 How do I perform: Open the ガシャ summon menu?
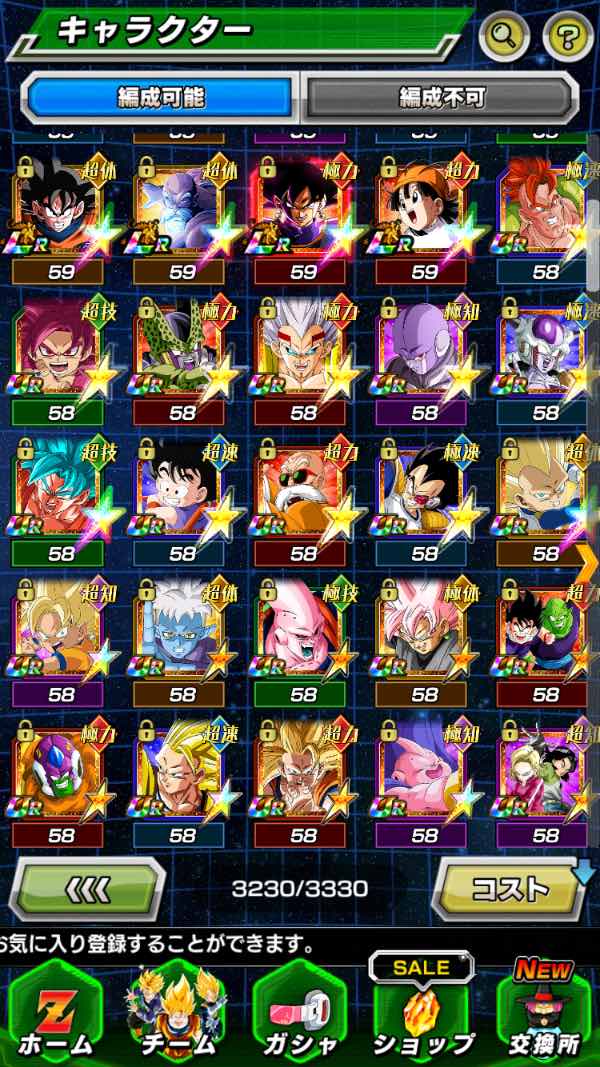point(299,1012)
